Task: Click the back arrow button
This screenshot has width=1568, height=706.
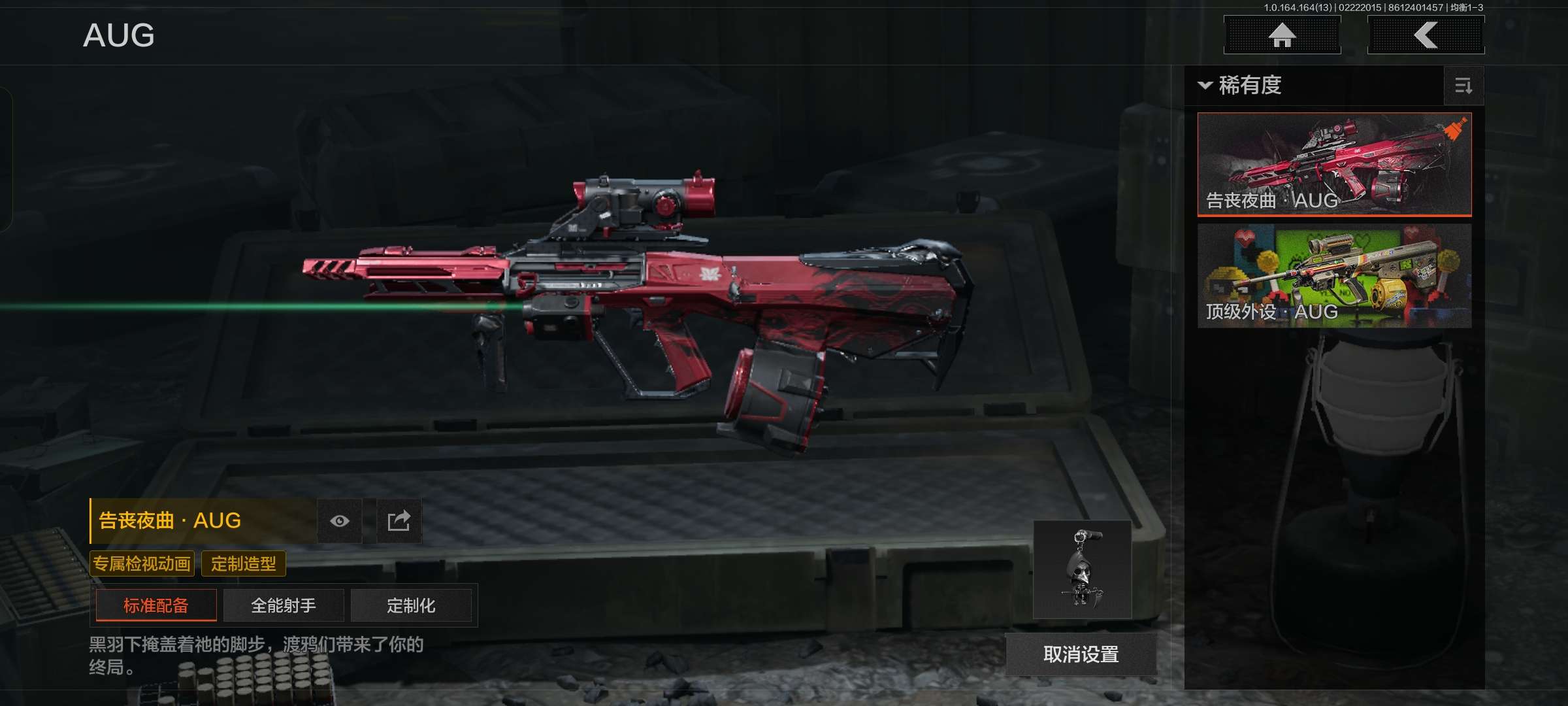Action: click(1426, 35)
